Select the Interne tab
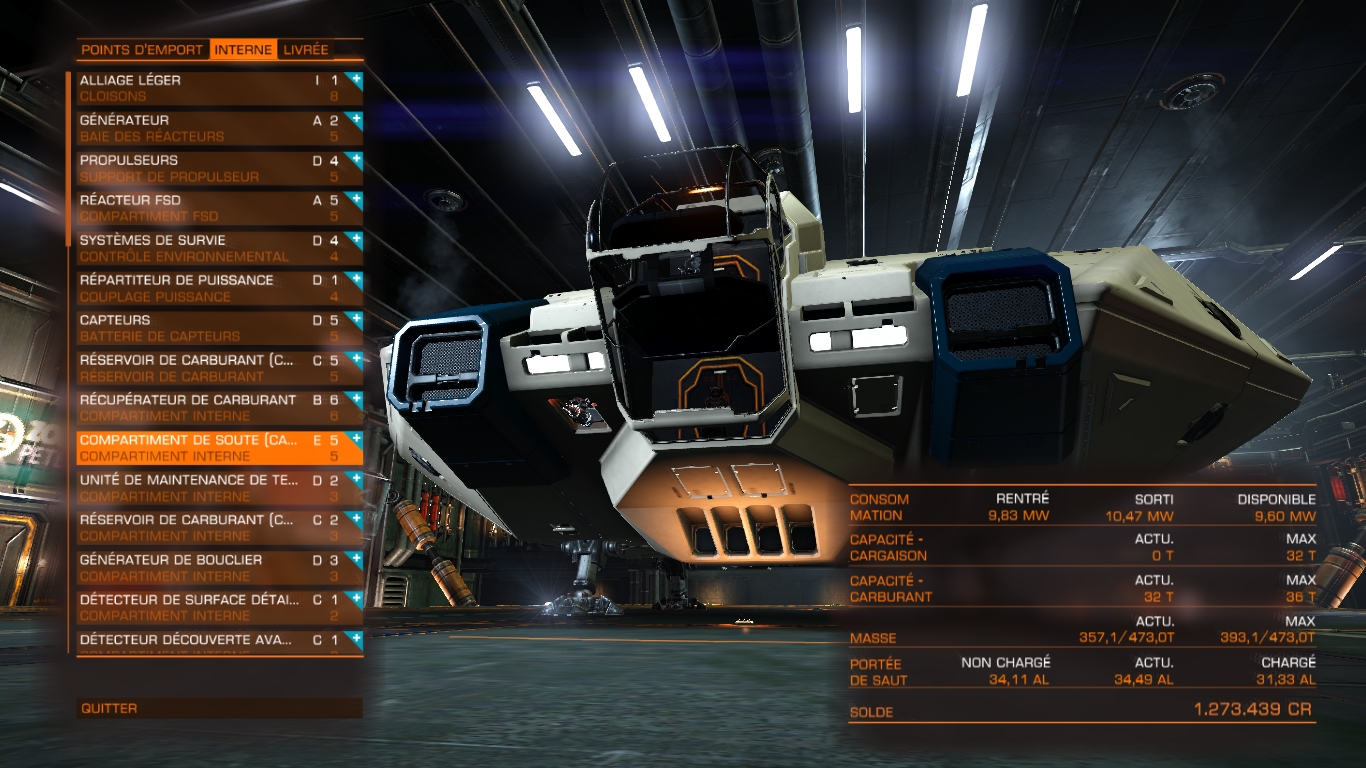 243,49
